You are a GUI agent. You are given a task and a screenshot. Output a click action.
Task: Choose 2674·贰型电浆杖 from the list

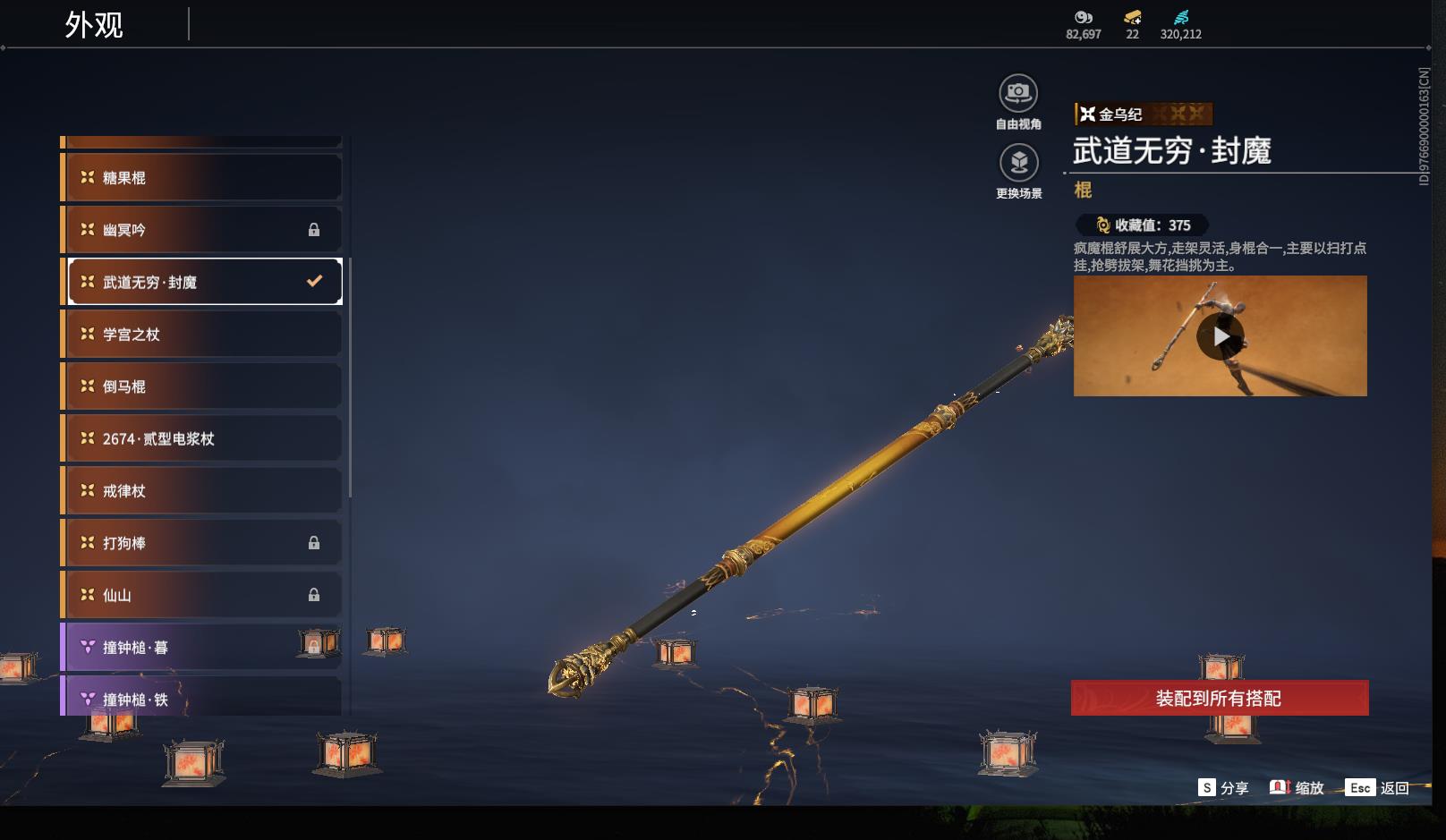click(202, 438)
